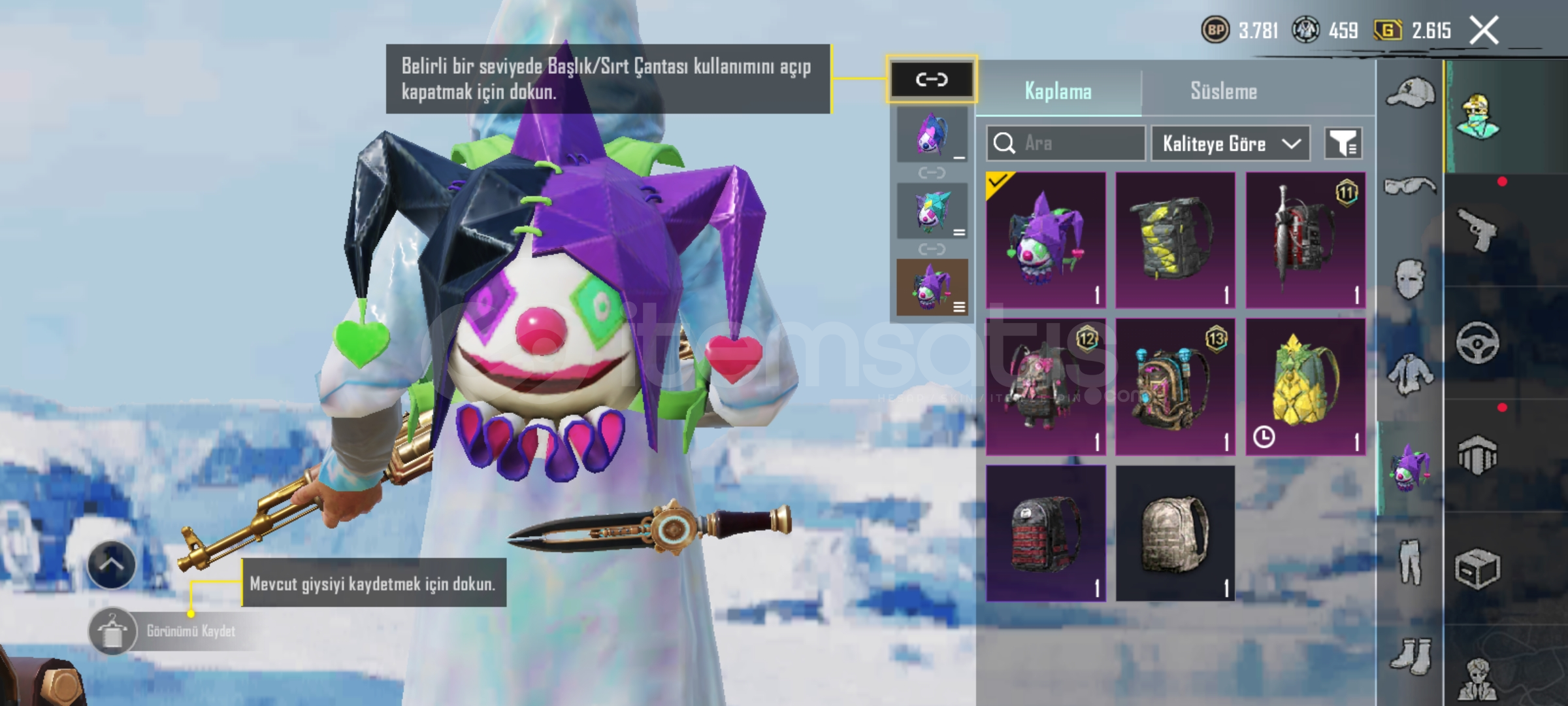1568x706 pixels.
Task: Select the purple jester clown backpack skin
Action: point(1045,240)
